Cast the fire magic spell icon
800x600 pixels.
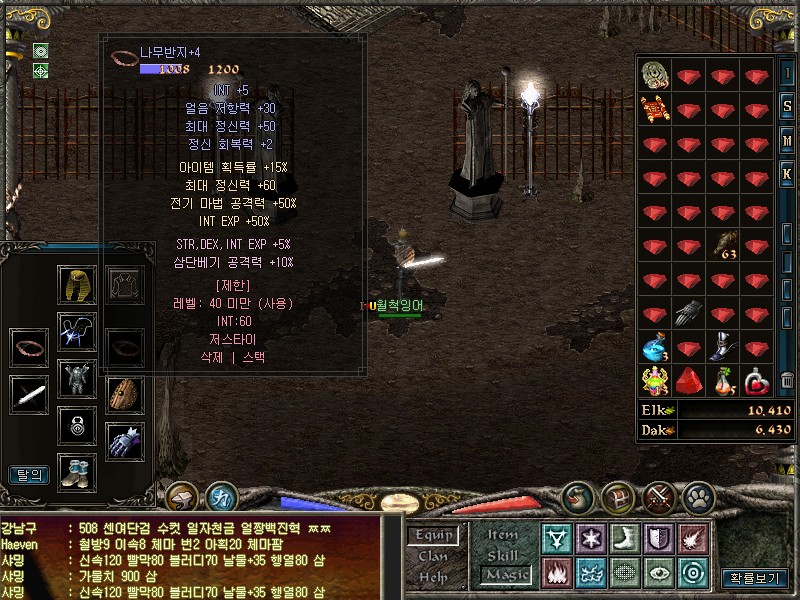coord(557,573)
